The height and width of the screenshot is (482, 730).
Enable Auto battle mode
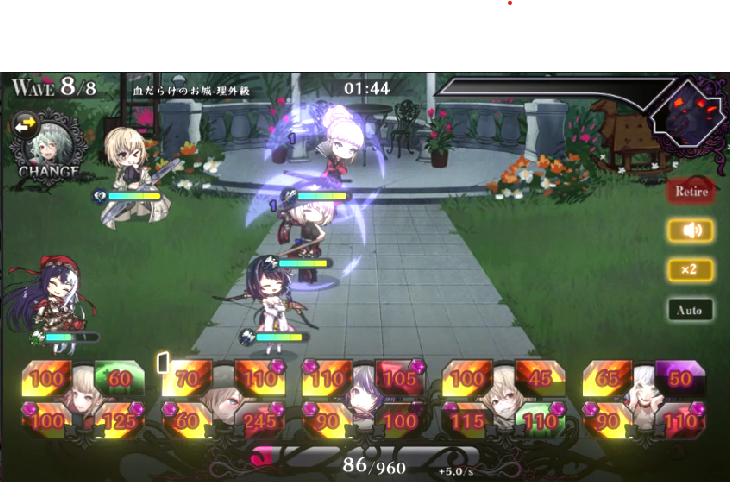(x=691, y=310)
